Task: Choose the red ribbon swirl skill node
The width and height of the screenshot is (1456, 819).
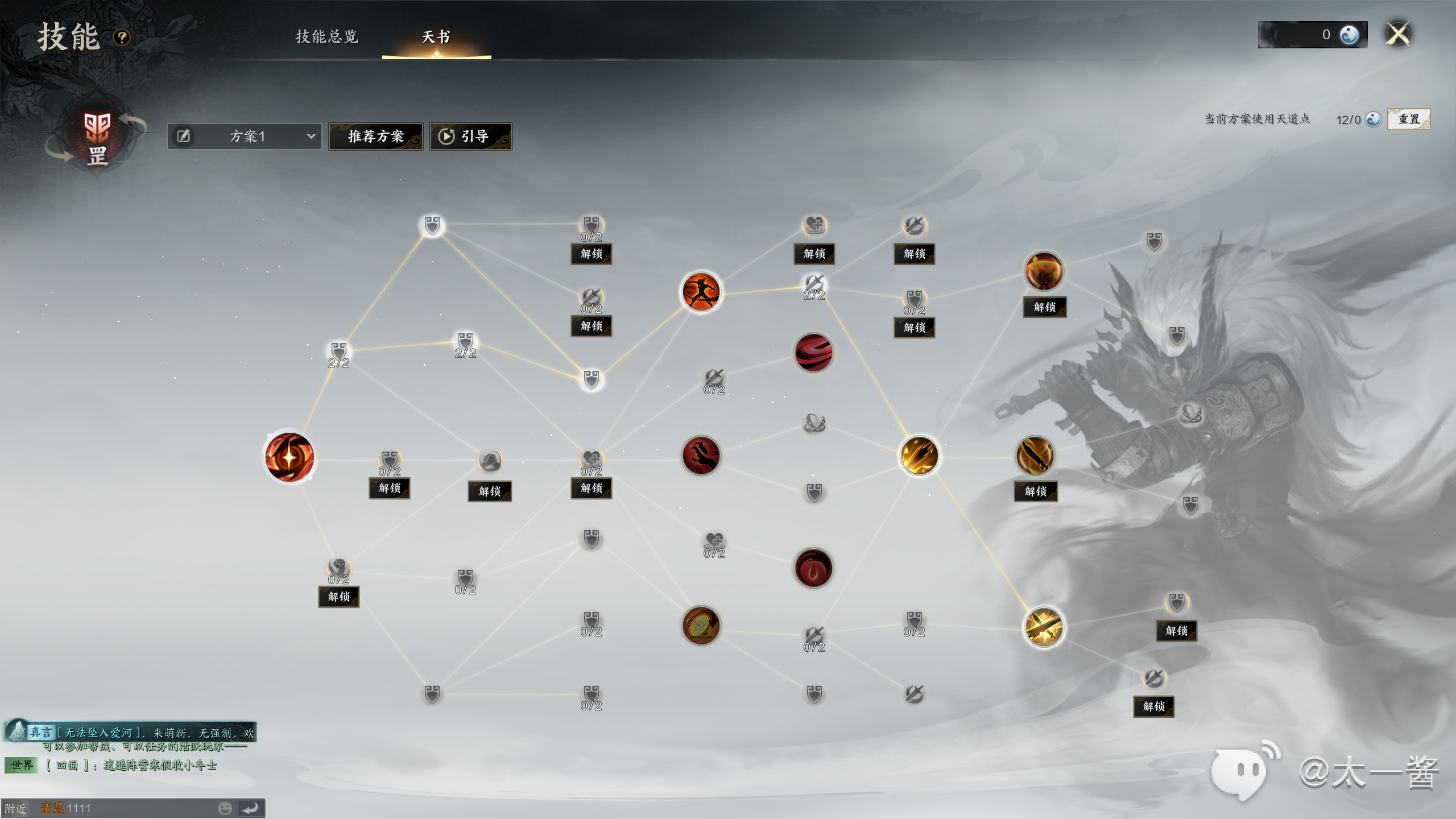Action: pyautogui.click(x=813, y=353)
